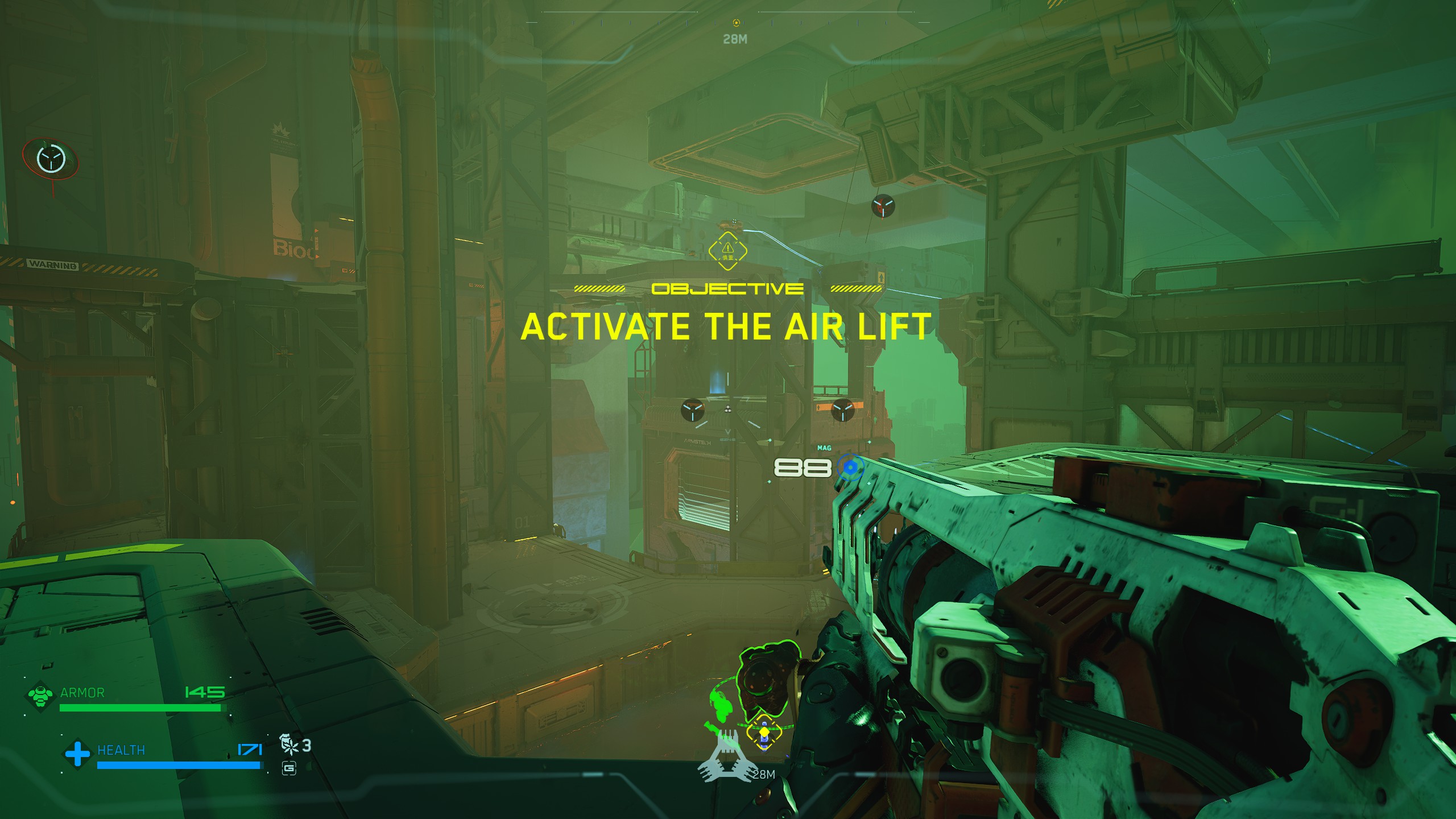1456x819 pixels.
Task: Click the blue health cross icon
Action: click(x=77, y=754)
